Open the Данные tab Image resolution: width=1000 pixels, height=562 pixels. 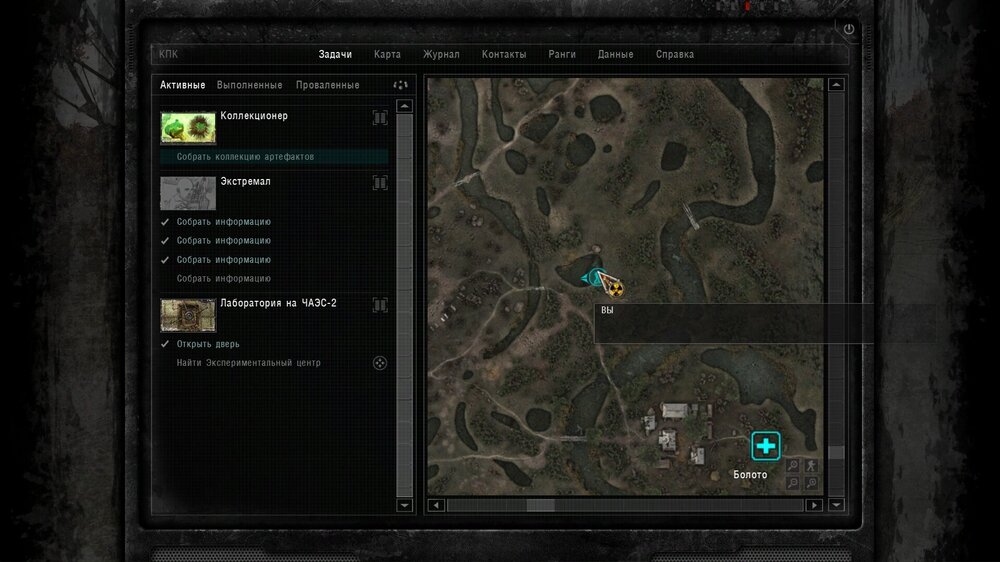point(615,55)
